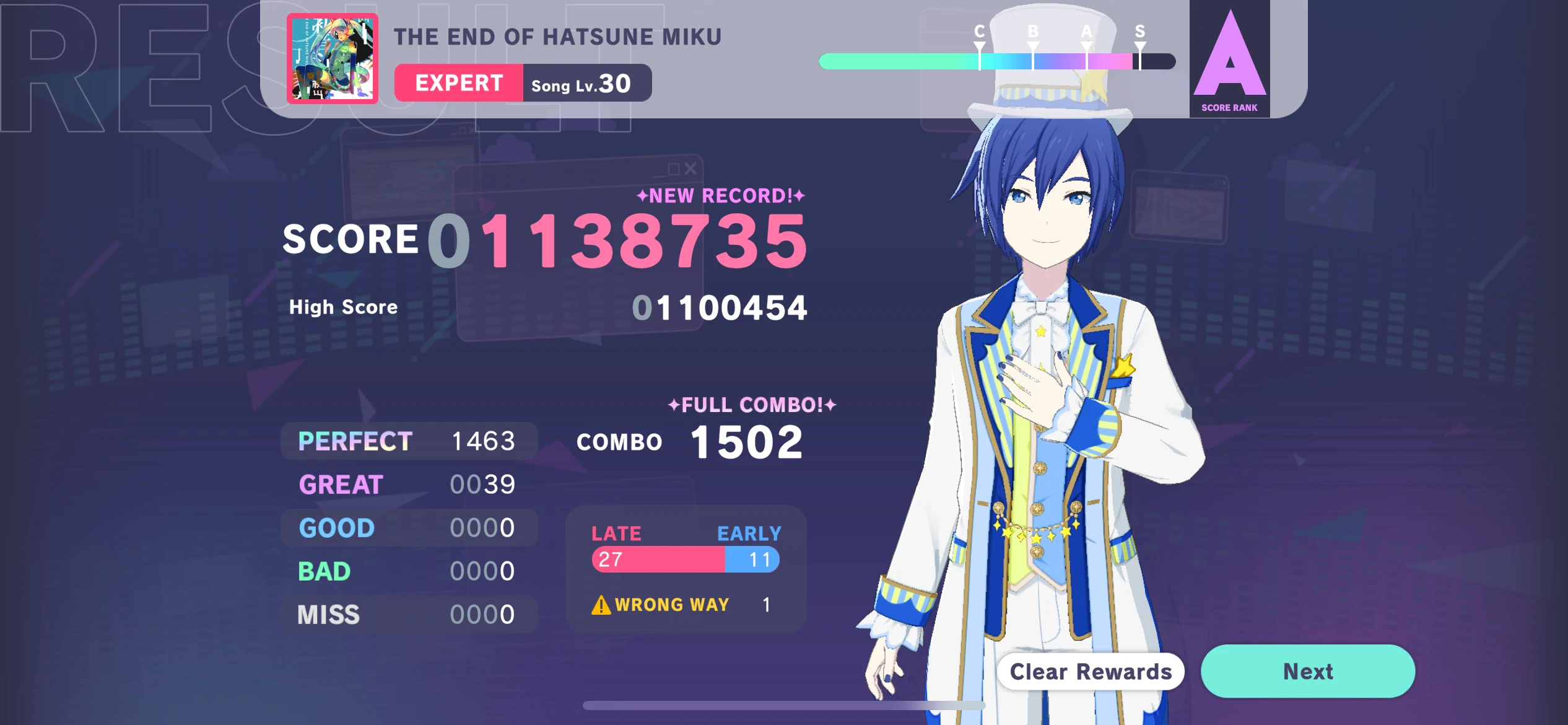This screenshot has height=725, width=1568.
Task: Expand the GREAT judgment row
Action: (x=409, y=484)
